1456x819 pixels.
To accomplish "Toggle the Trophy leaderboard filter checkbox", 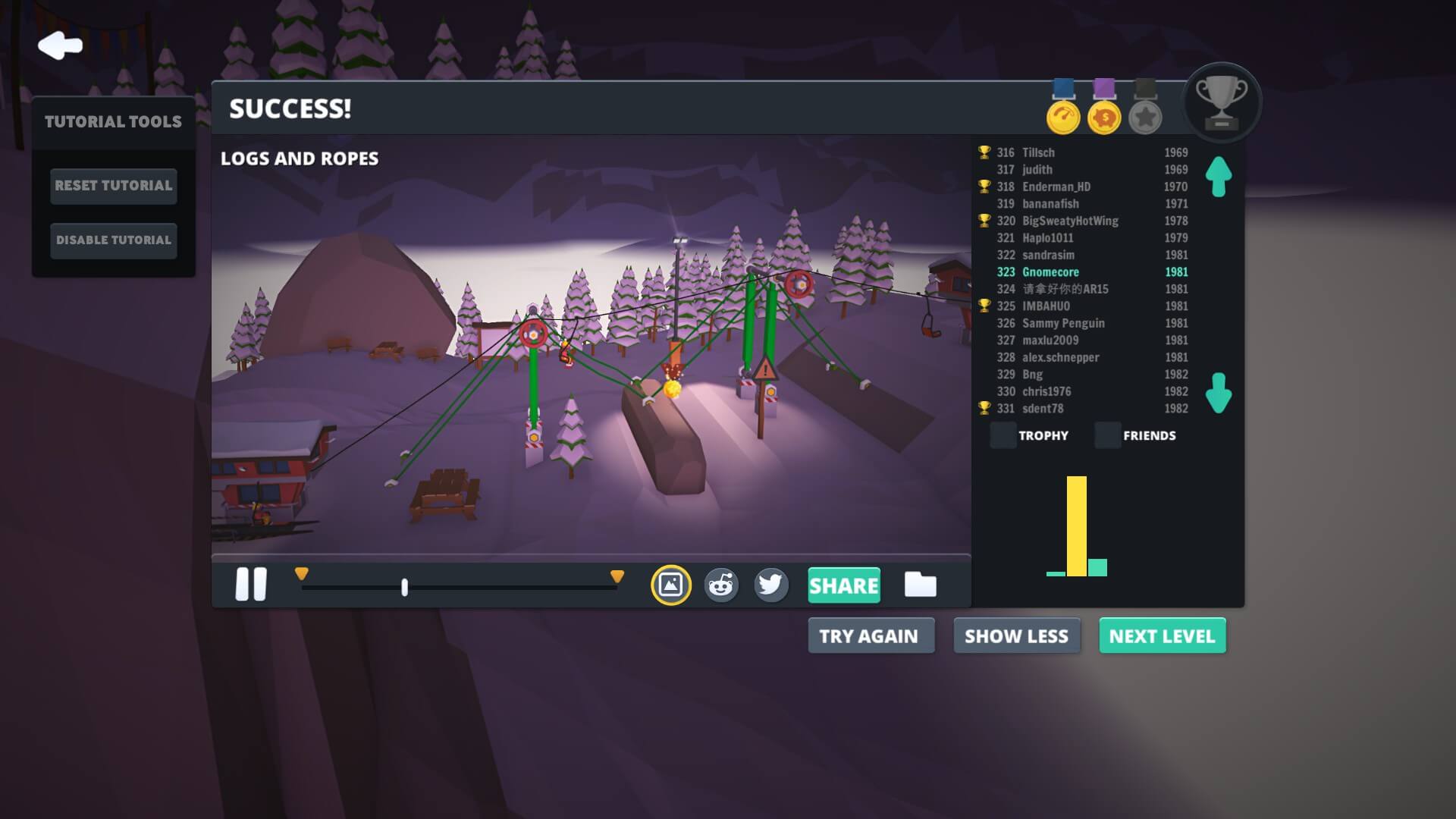I will (1003, 435).
